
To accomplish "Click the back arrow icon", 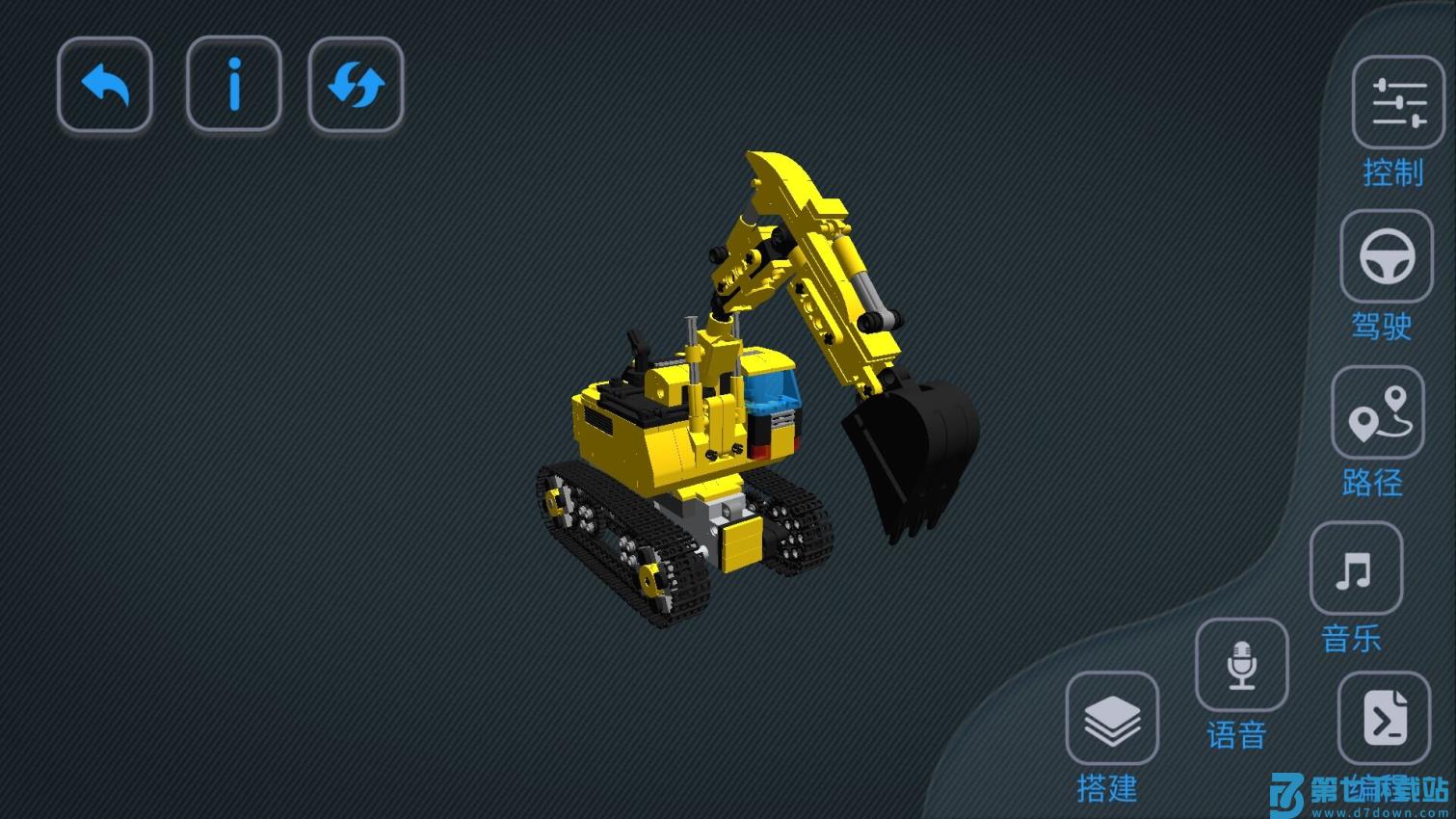I will pyautogui.click(x=104, y=85).
